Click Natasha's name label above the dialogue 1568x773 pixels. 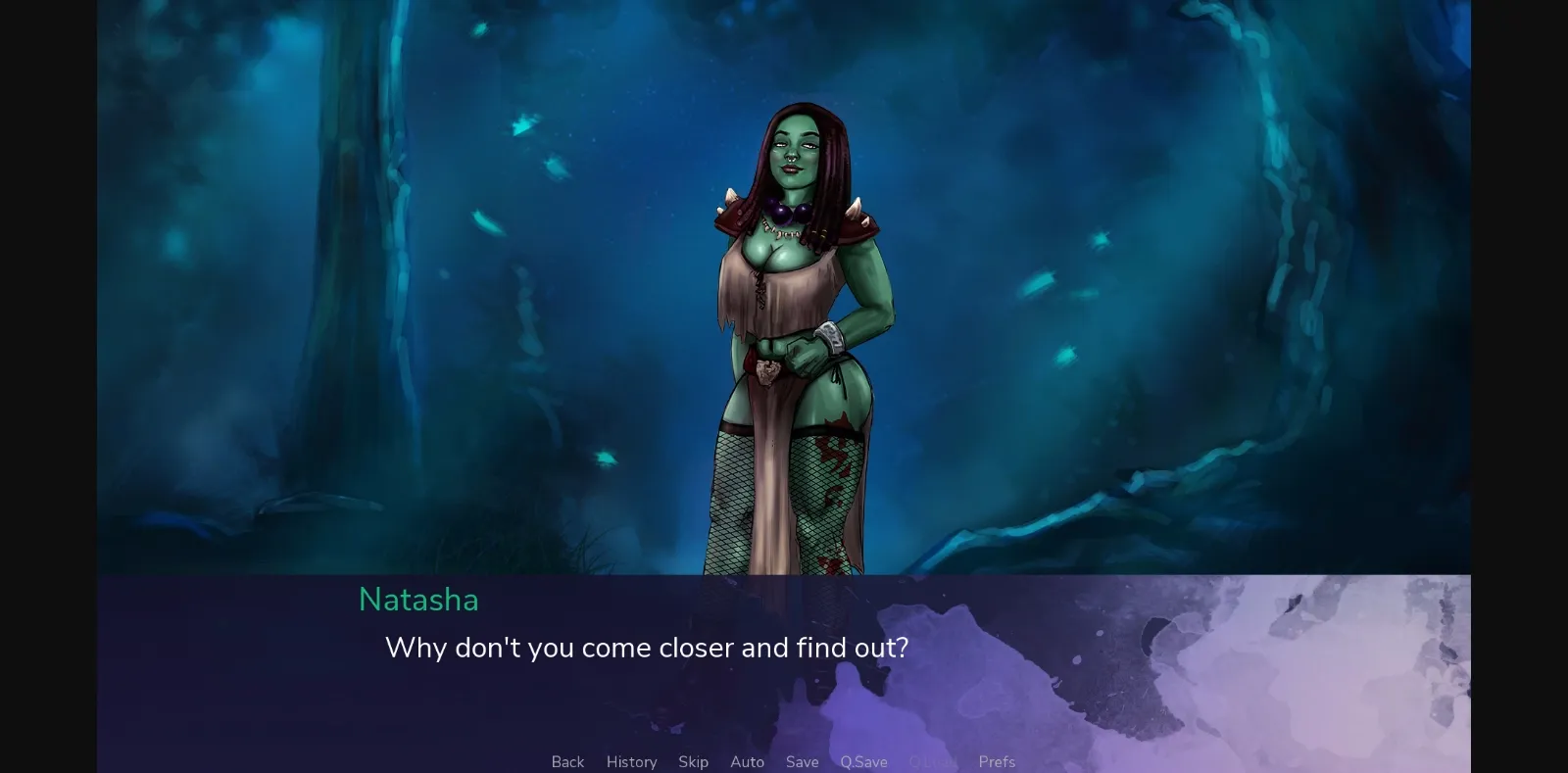(418, 600)
